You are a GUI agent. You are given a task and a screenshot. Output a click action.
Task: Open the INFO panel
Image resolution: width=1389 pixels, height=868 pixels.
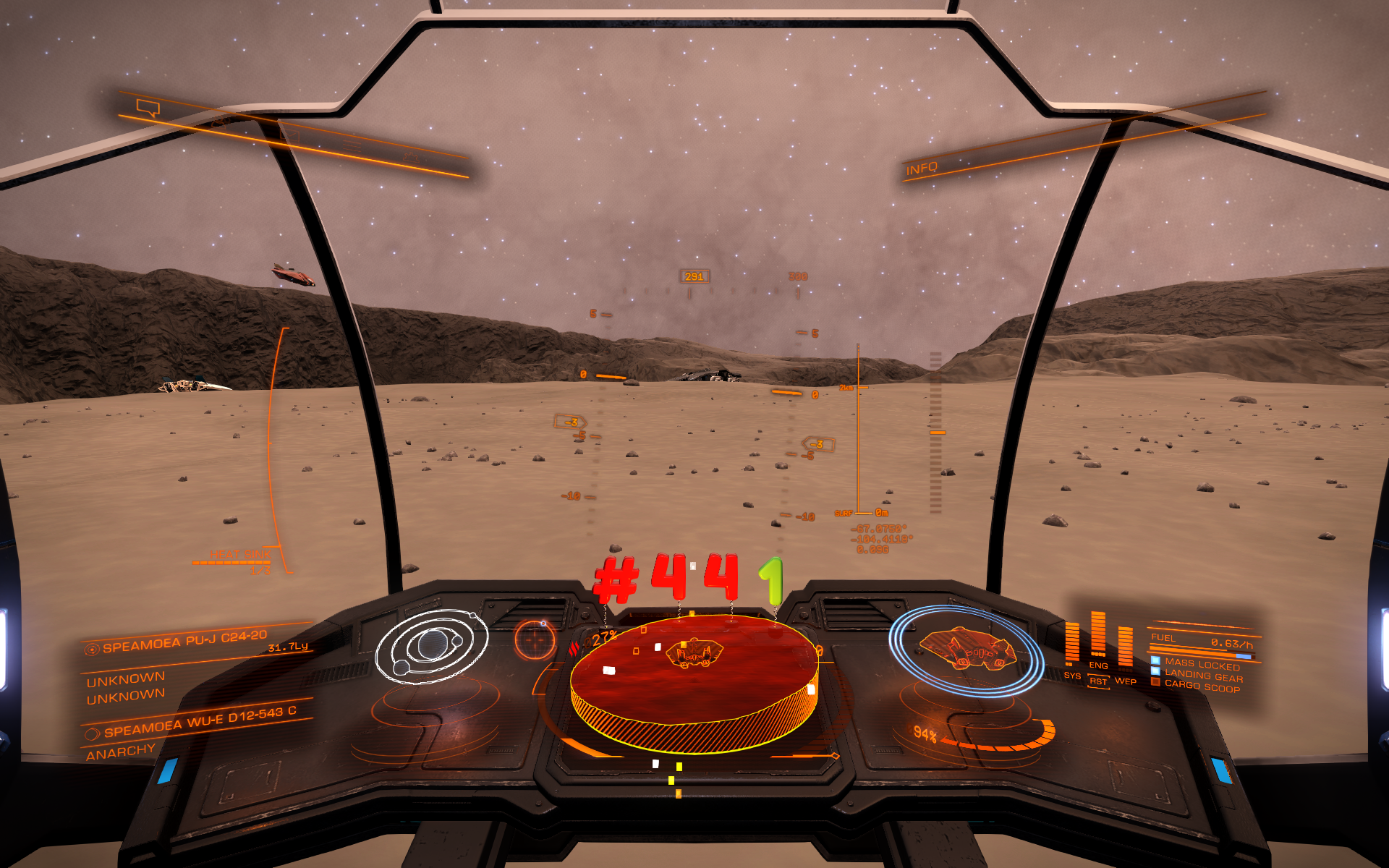922,169
